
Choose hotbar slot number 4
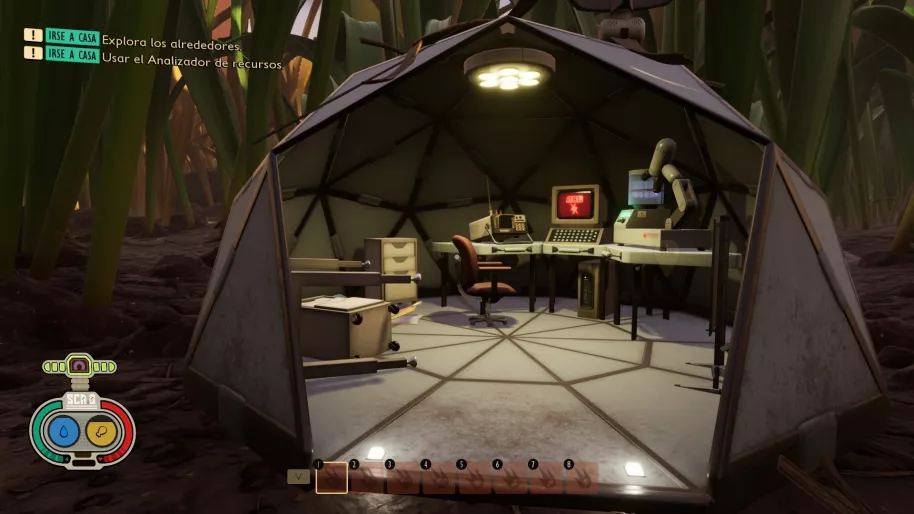(x=439, y=478)
